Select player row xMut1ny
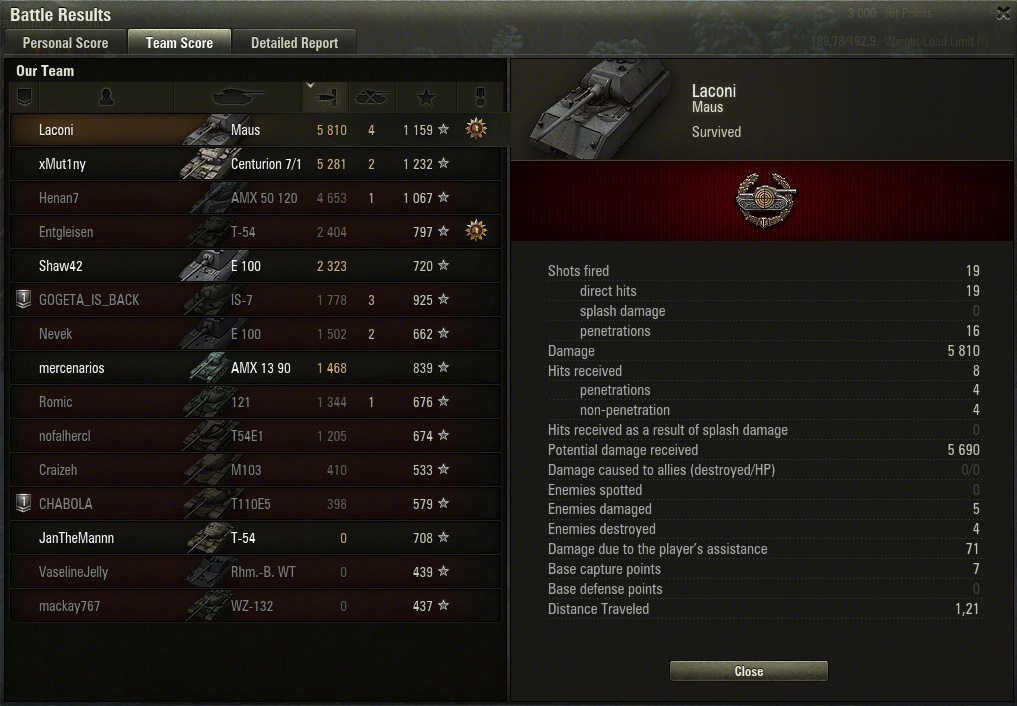This screenshot has width=1017, height=706. click(255, 164)
